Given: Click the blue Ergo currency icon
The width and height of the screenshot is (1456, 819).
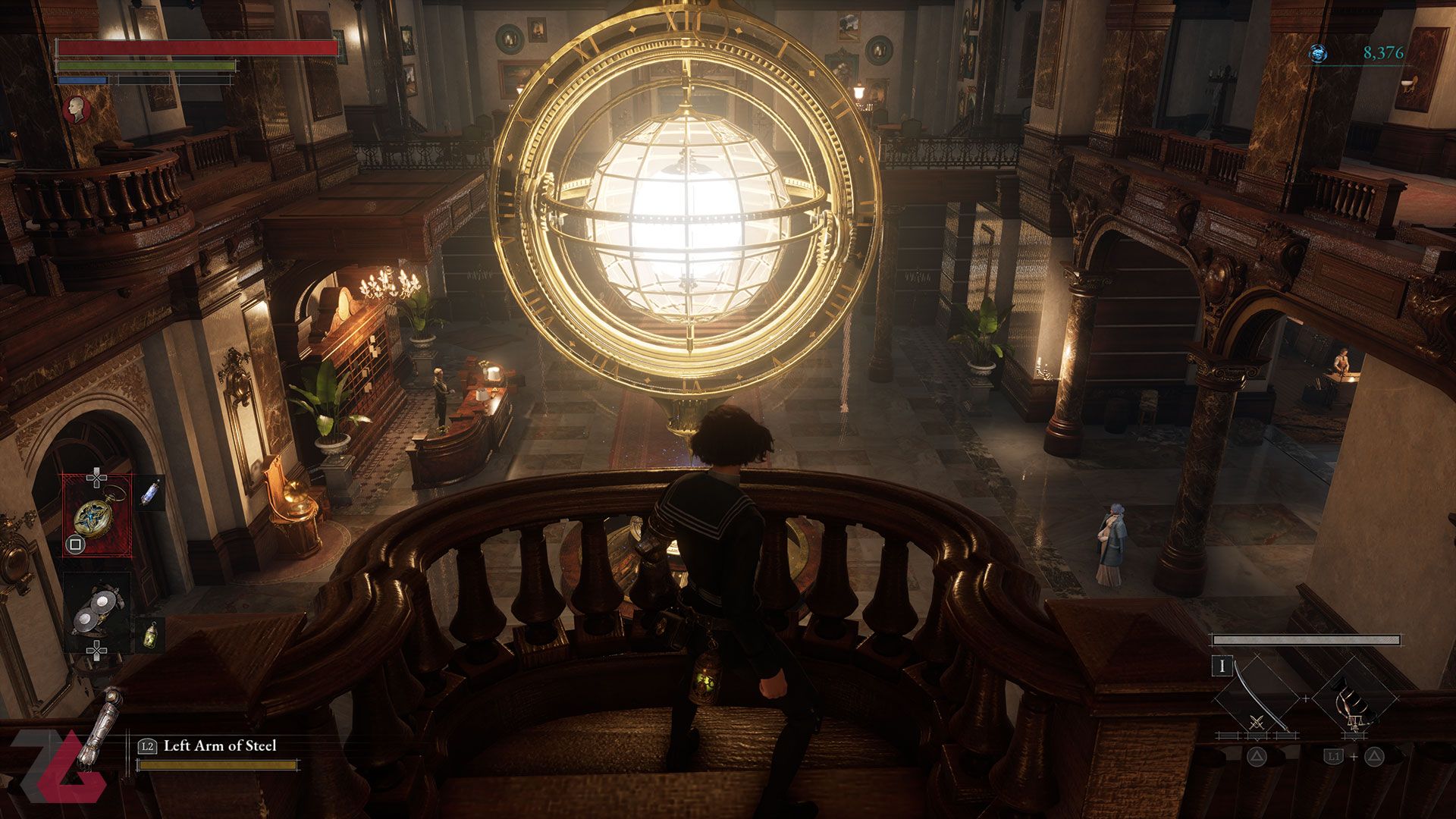Looking at the screenshot, I should (1318, 53).
